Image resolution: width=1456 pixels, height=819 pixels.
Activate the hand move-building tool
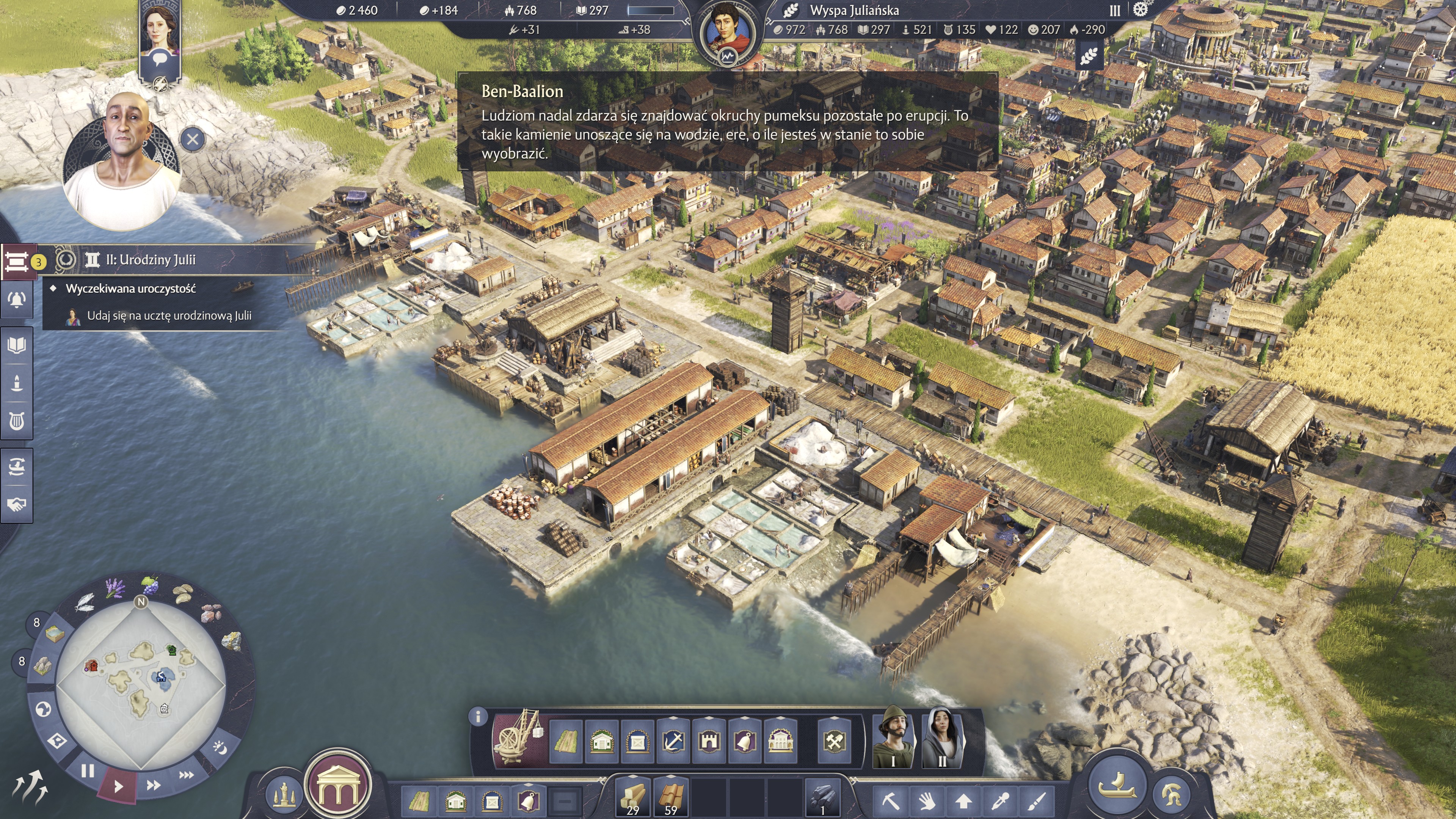point(927,800)
